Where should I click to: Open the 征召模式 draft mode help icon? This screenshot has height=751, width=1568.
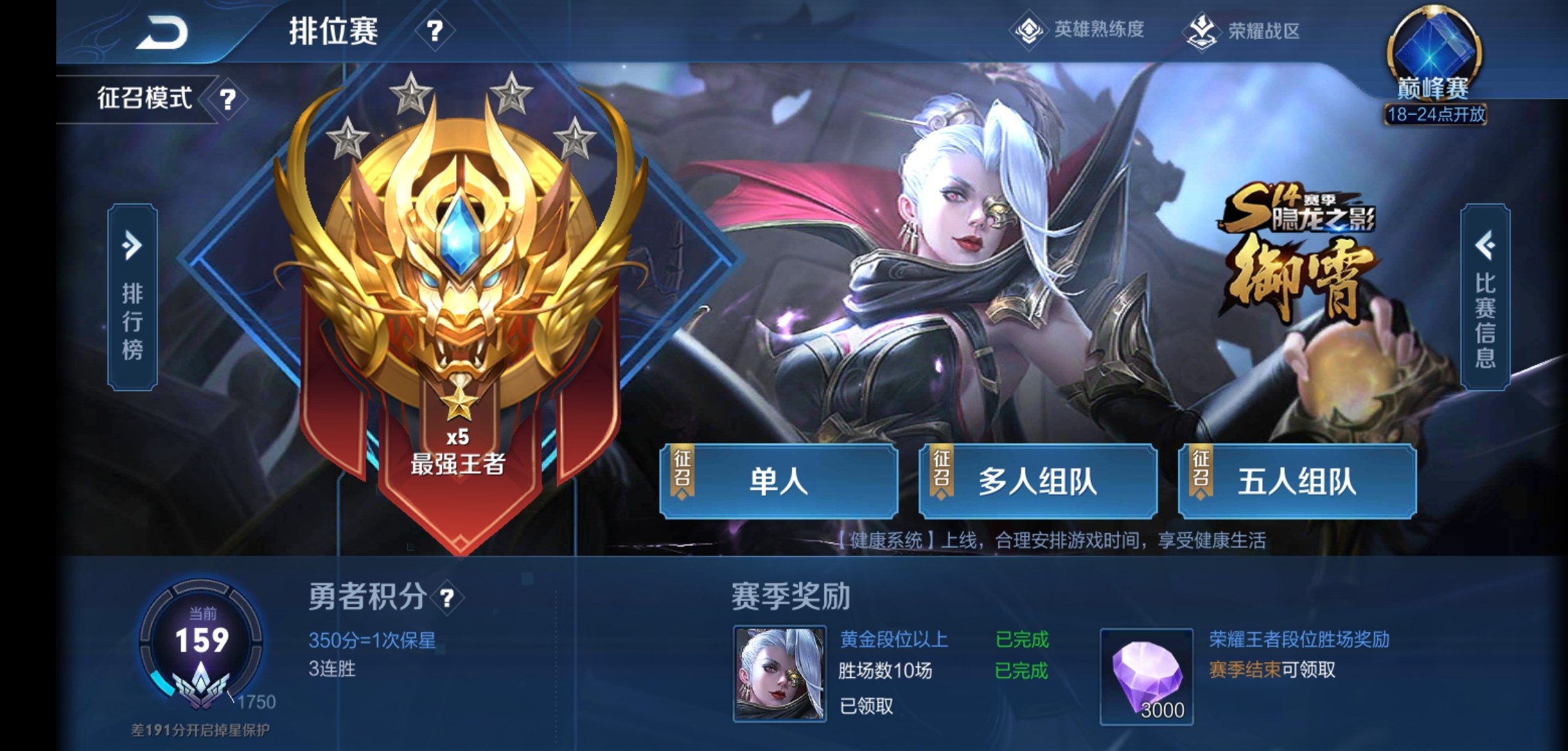pos(227,97)
